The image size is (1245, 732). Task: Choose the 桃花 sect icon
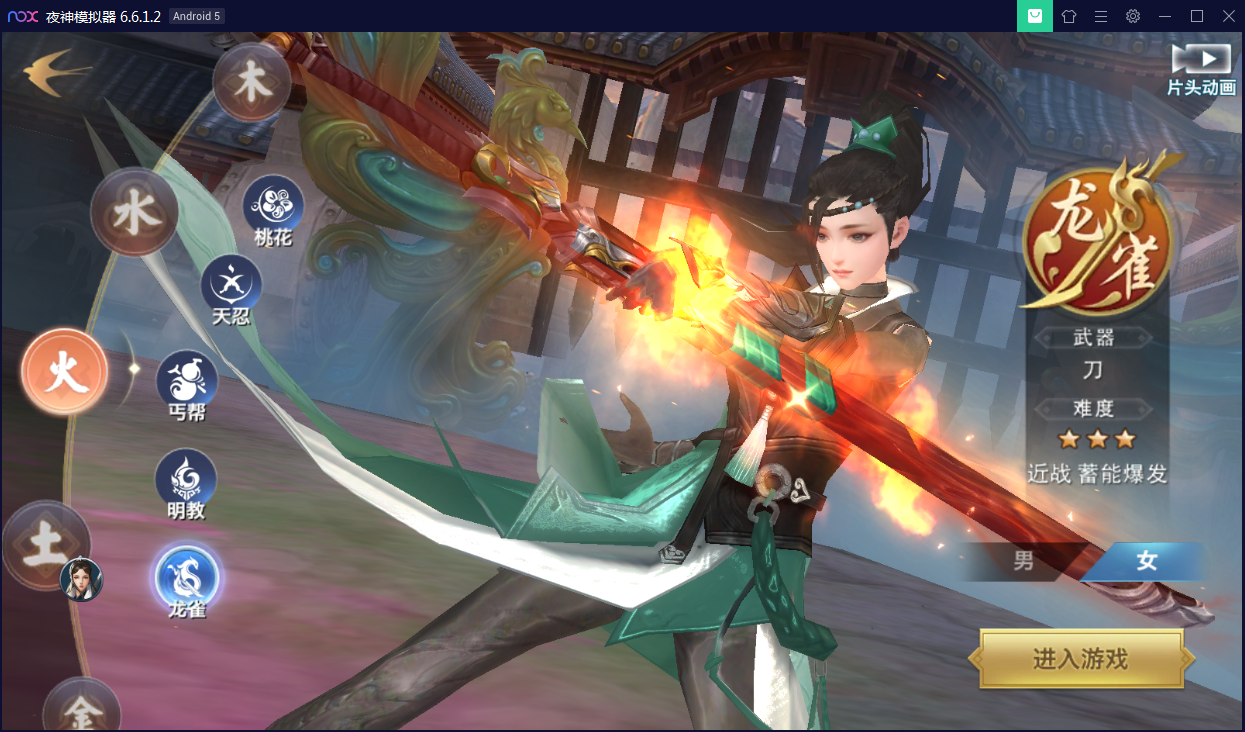pyautogui.click(x=273, y=205)
